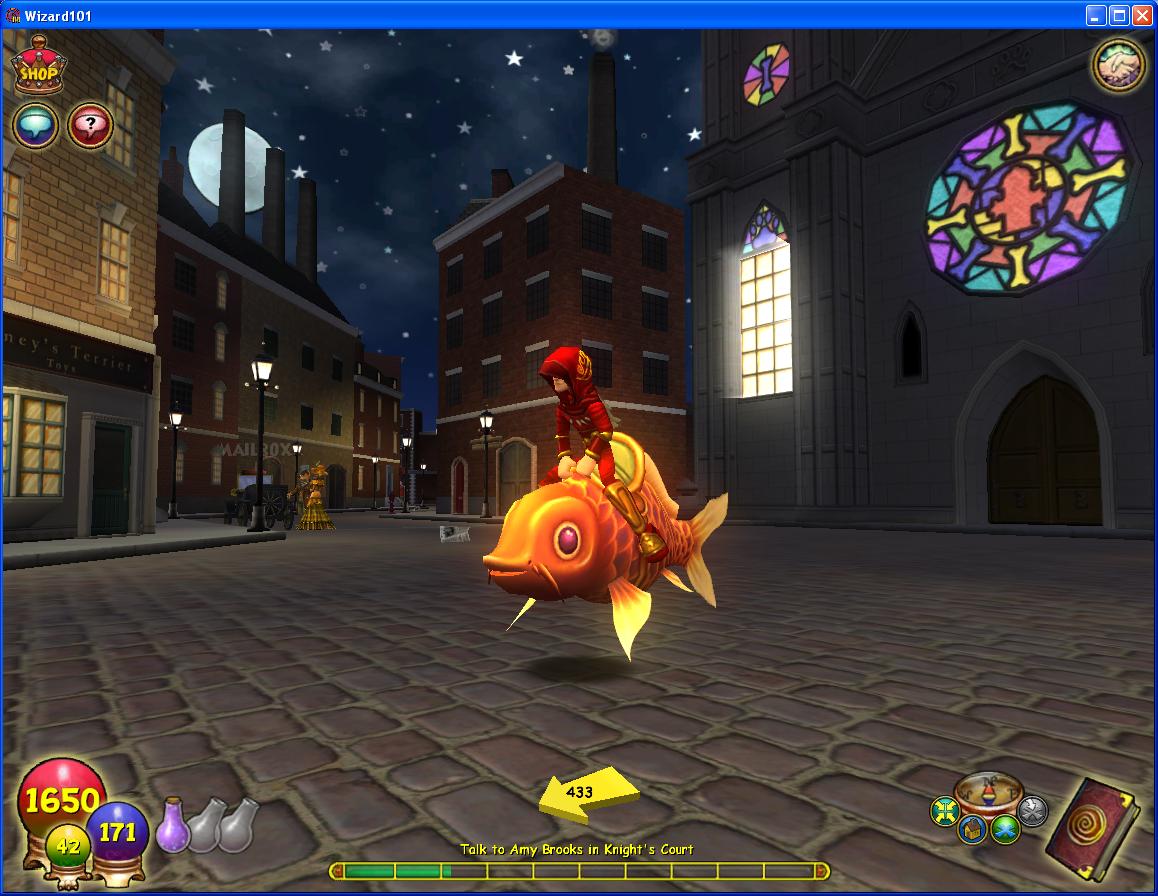The height and width of the screenshot is (896, 1158).
Task: Click the teal button with yellow arrows
Action: point(945,810)
